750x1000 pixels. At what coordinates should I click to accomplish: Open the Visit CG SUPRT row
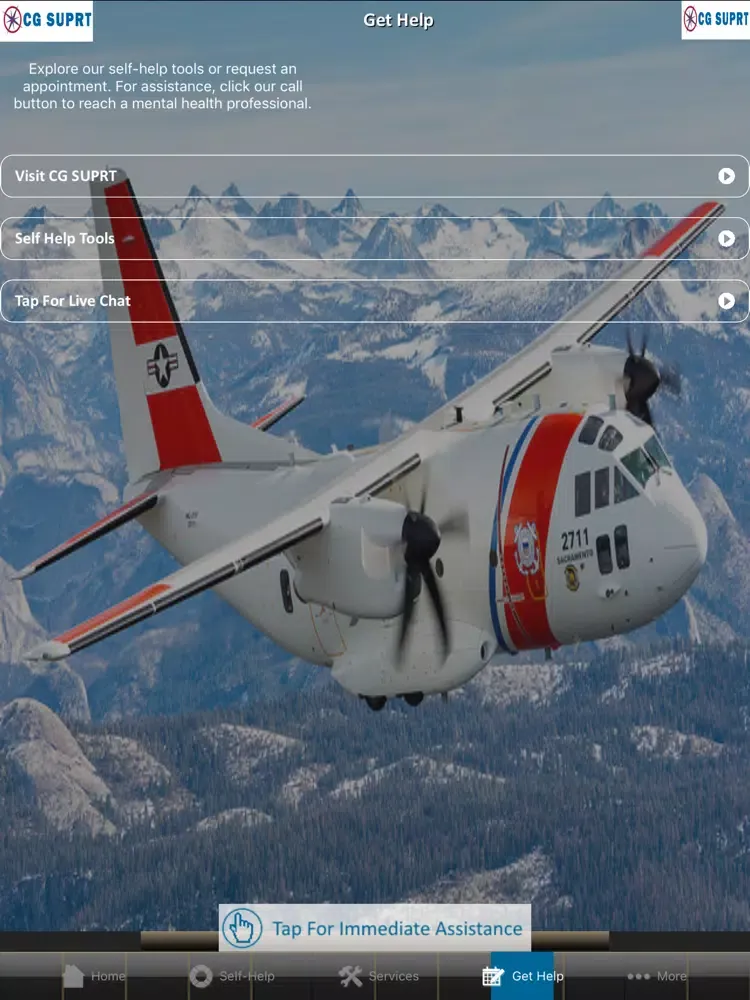(374, 176)
